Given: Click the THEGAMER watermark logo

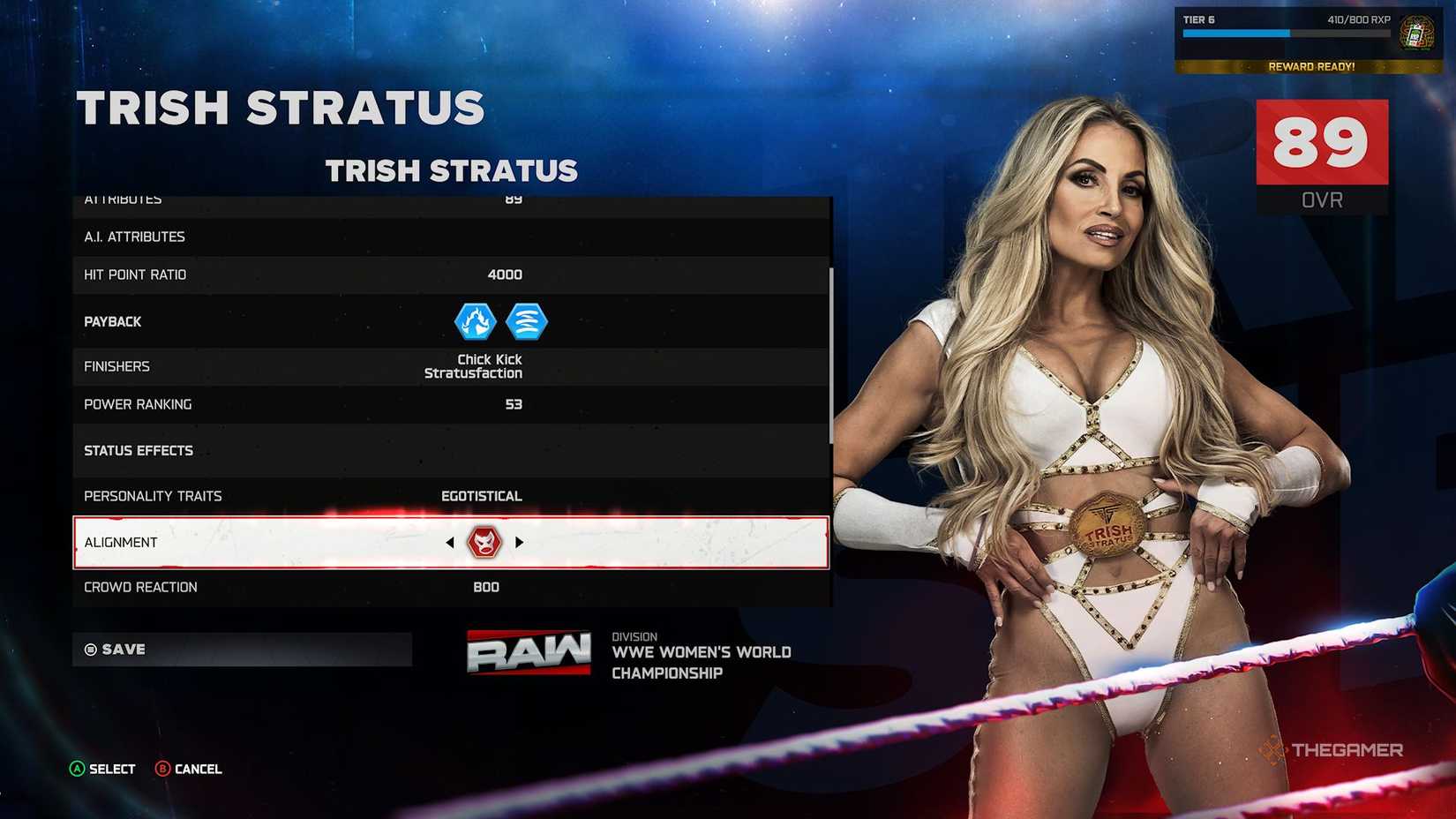Looking at the screenshot, I should (x=1335, y=749).
